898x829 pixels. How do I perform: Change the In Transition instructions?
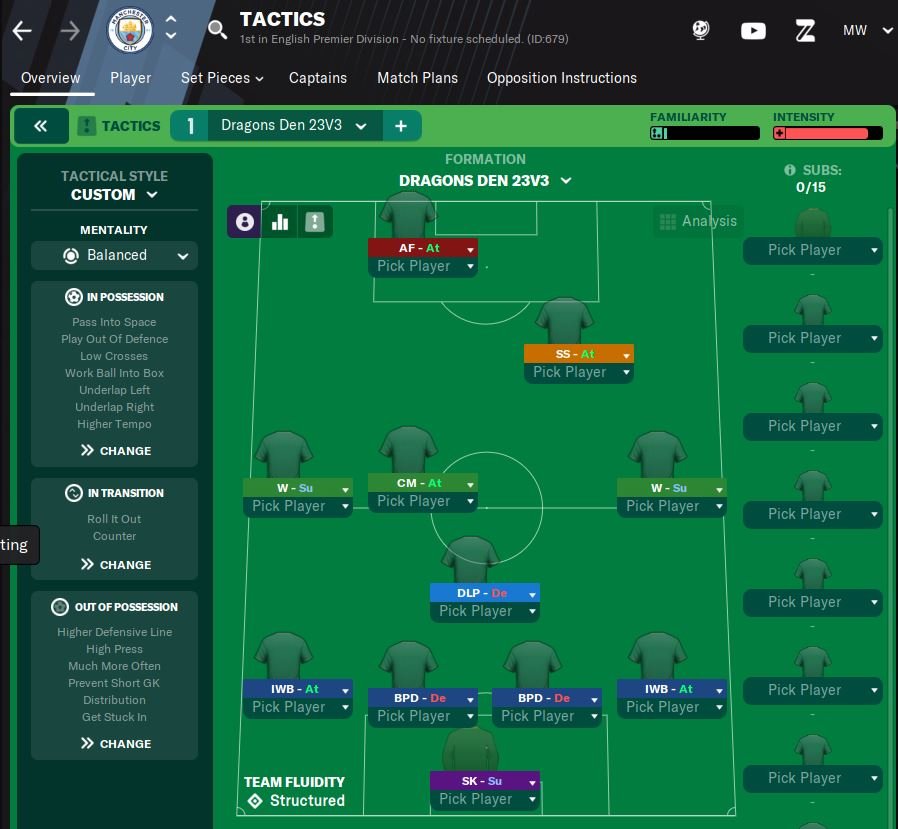pyautogui.click(x=115, y=565)
